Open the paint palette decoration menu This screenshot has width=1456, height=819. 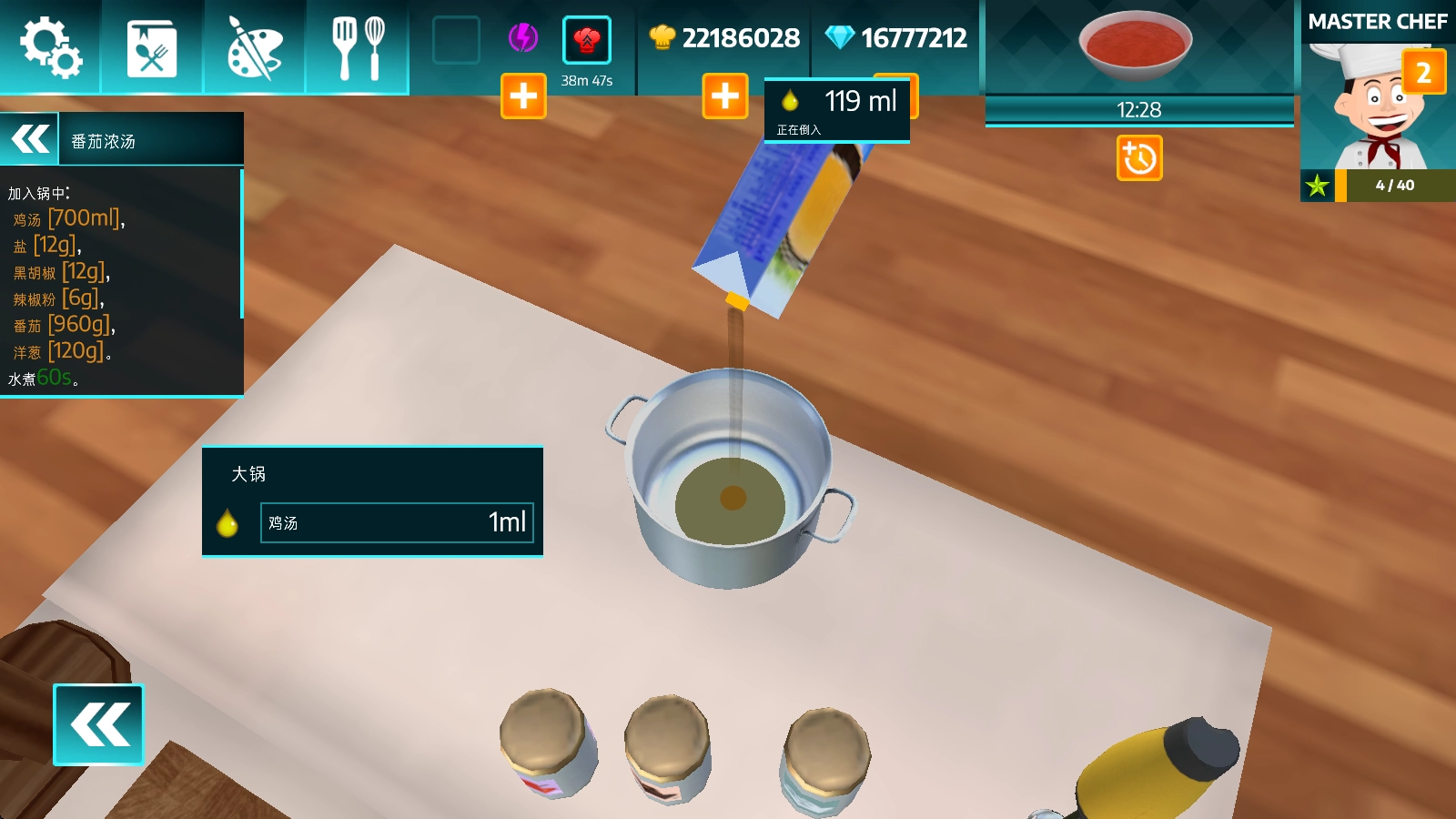click(254, 47)
